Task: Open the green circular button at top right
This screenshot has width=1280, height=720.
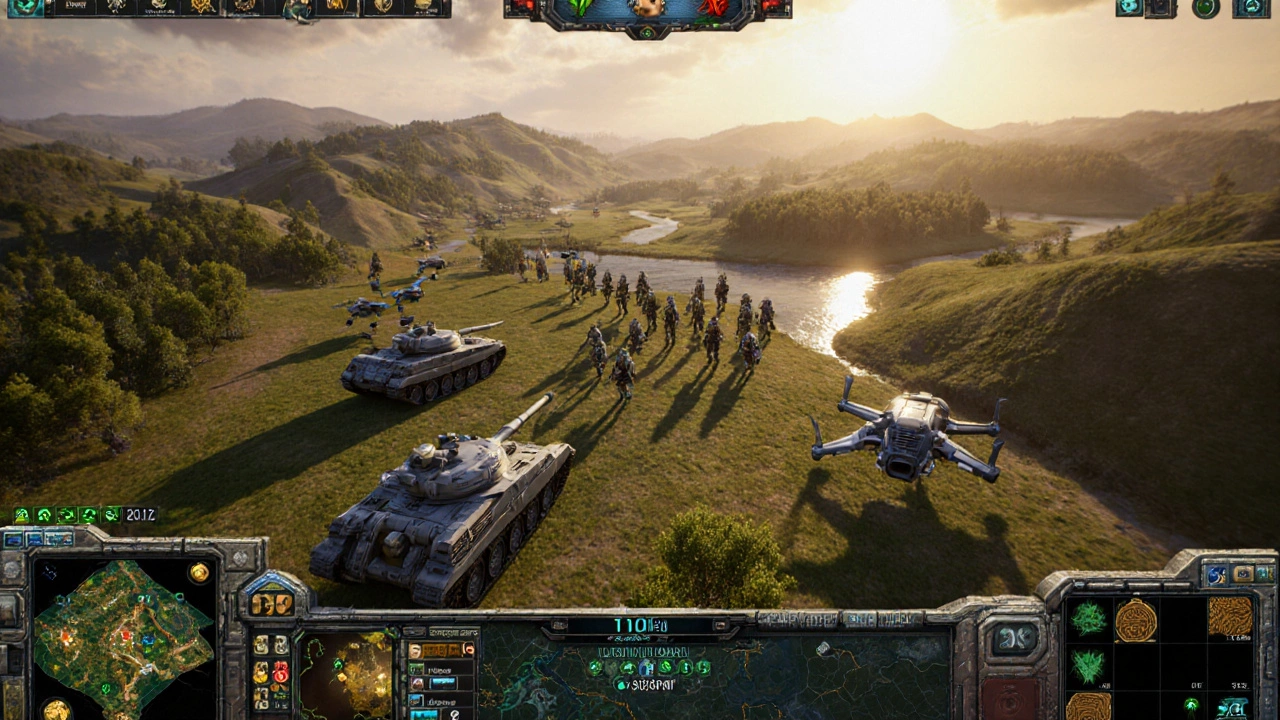Action: [x=1206, y=8]
